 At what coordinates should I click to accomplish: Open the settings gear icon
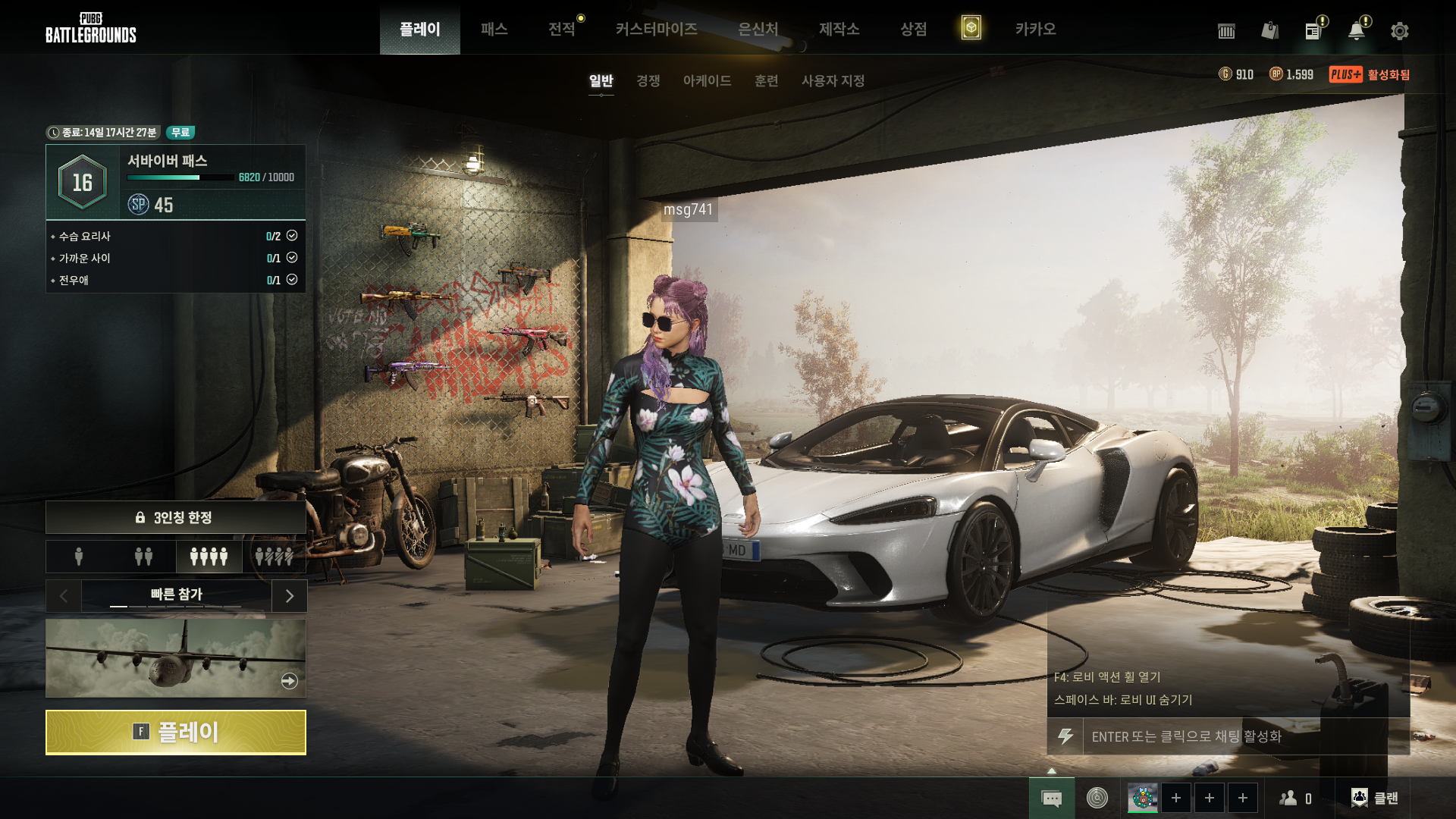[1399, 31]
